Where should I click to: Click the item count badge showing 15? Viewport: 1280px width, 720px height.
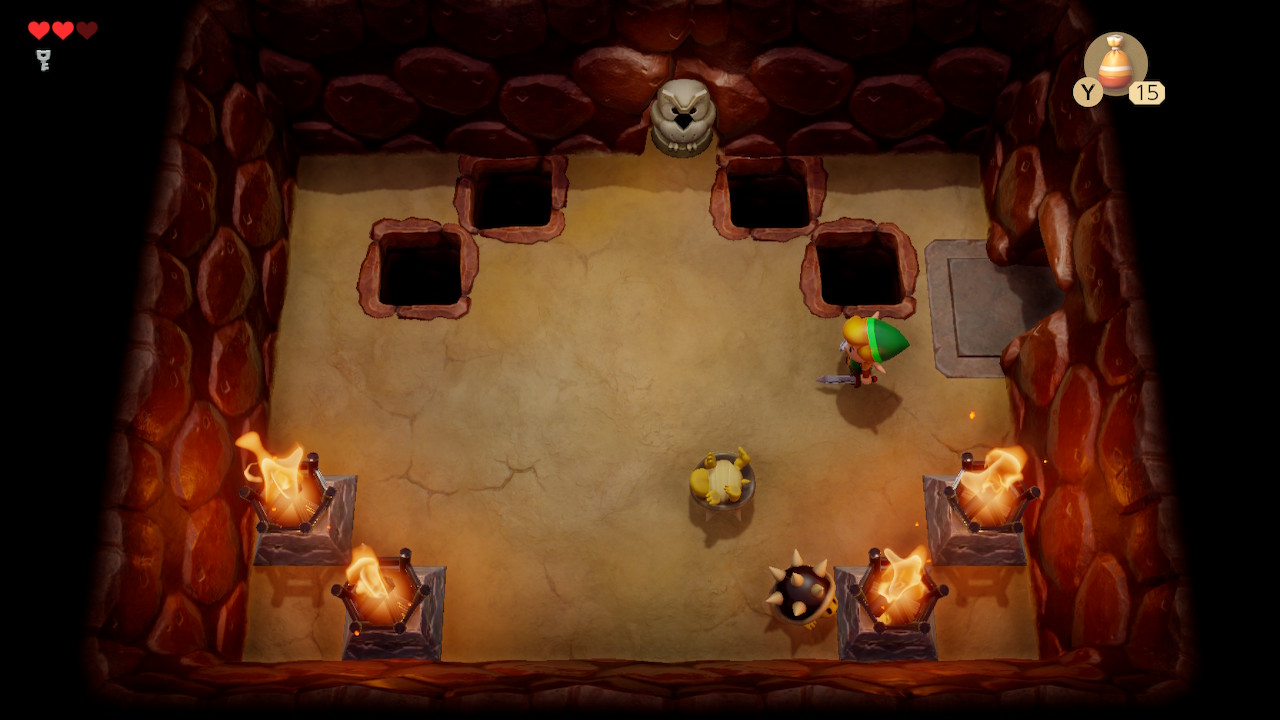(x=1149, y=93)
